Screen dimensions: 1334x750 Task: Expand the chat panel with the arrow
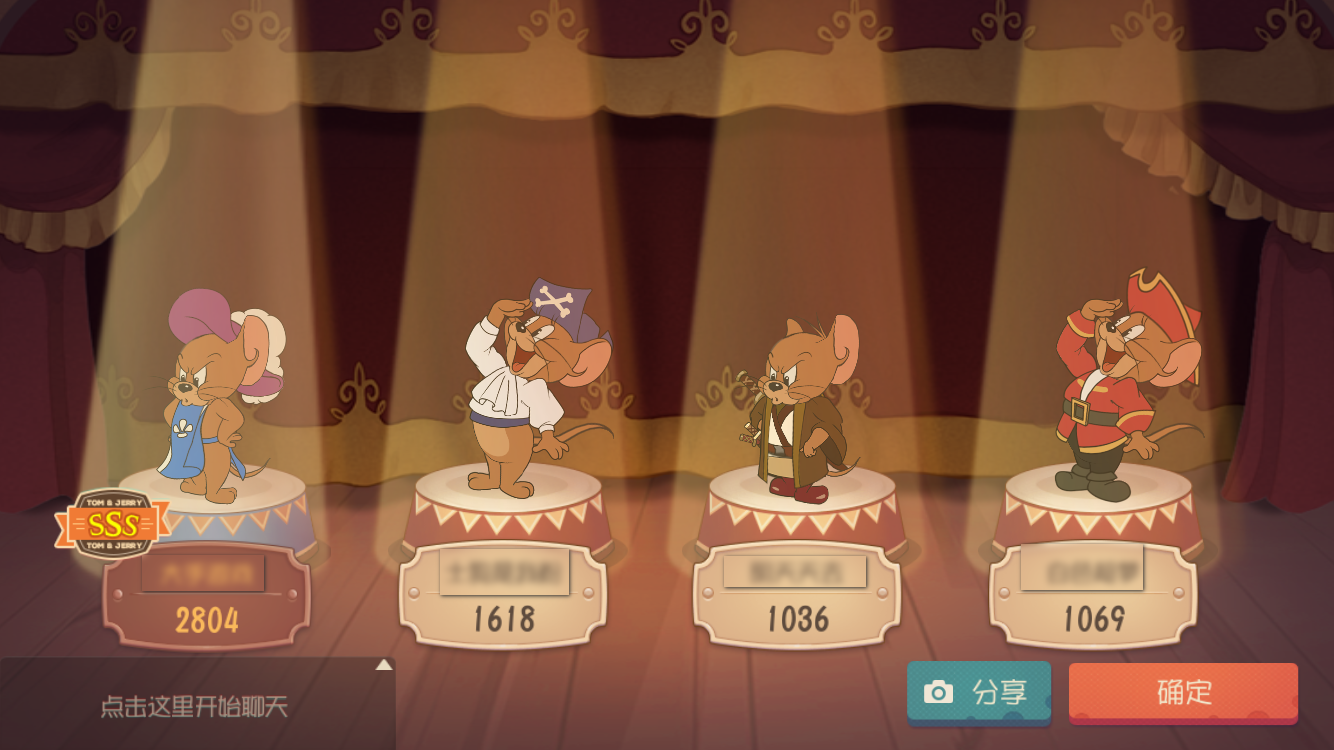pyautogui.click(x=384, y=665)
